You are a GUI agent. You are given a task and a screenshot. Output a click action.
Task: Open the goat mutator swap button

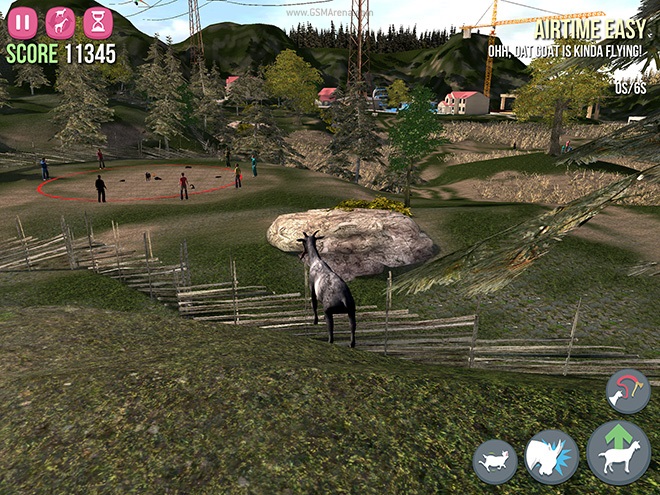[60, 22]
